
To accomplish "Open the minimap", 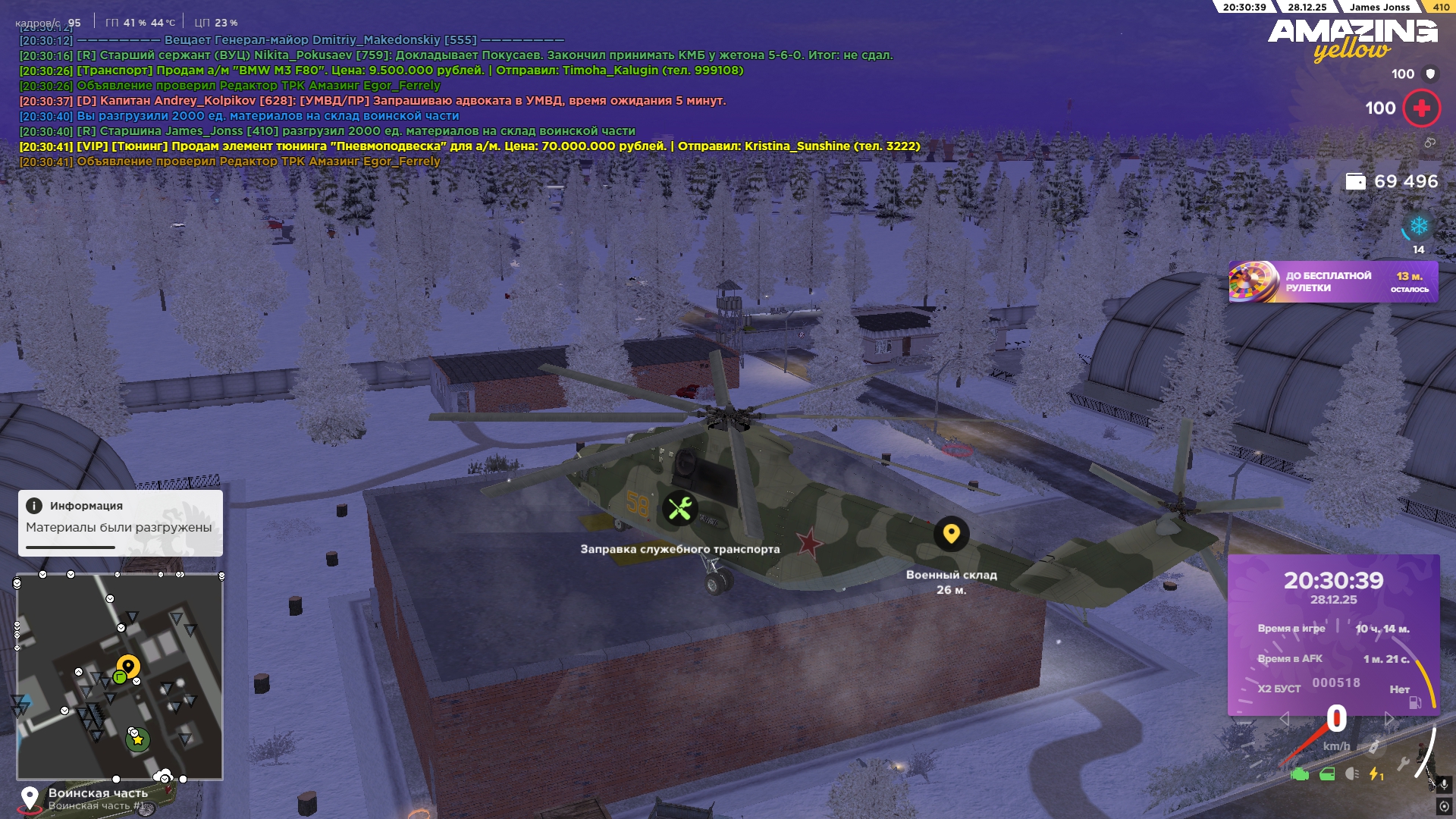I will pos(120,676).
